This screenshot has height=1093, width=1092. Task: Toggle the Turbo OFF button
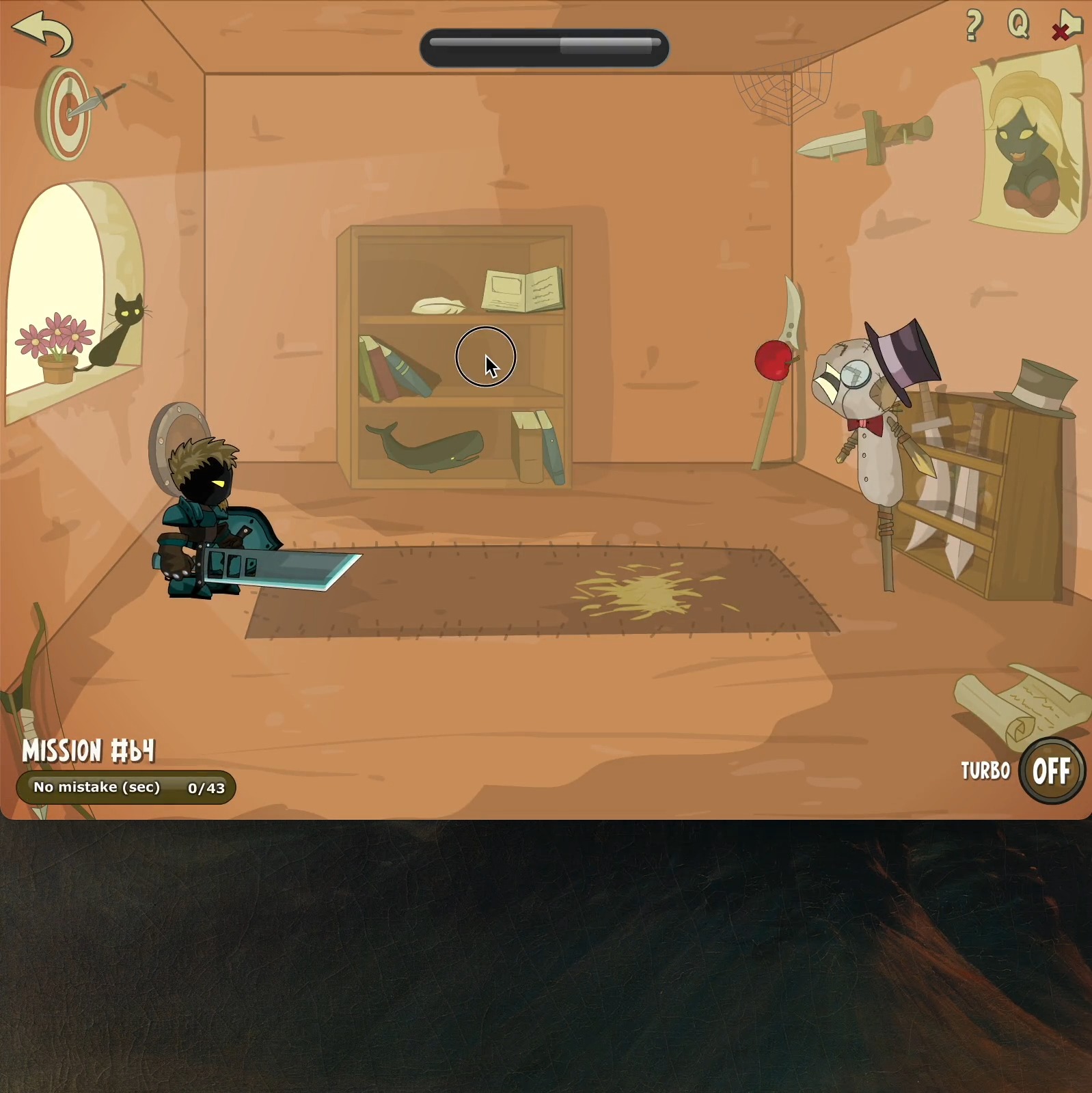[1051, 771]
